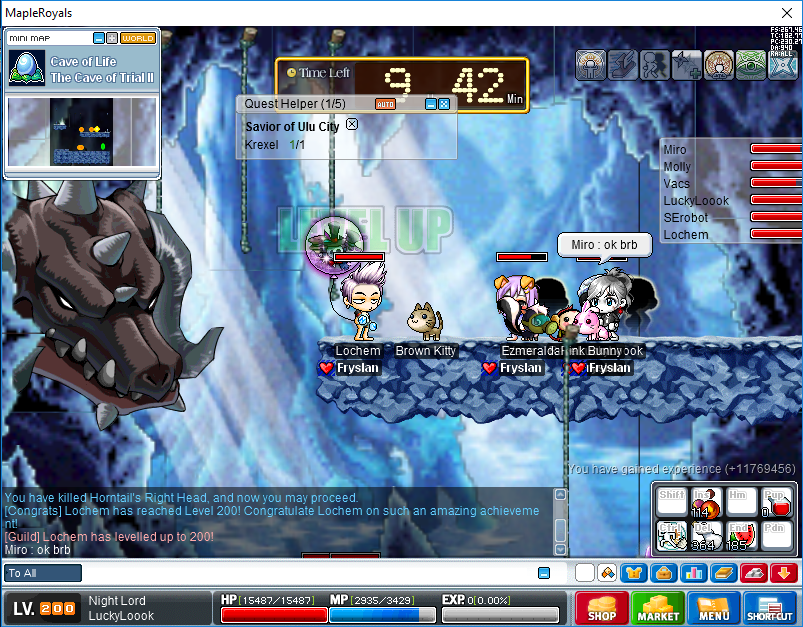Open the SHORT-CUT panel
The height and width of the screenshot is (627, 803).
coord(769,608)
